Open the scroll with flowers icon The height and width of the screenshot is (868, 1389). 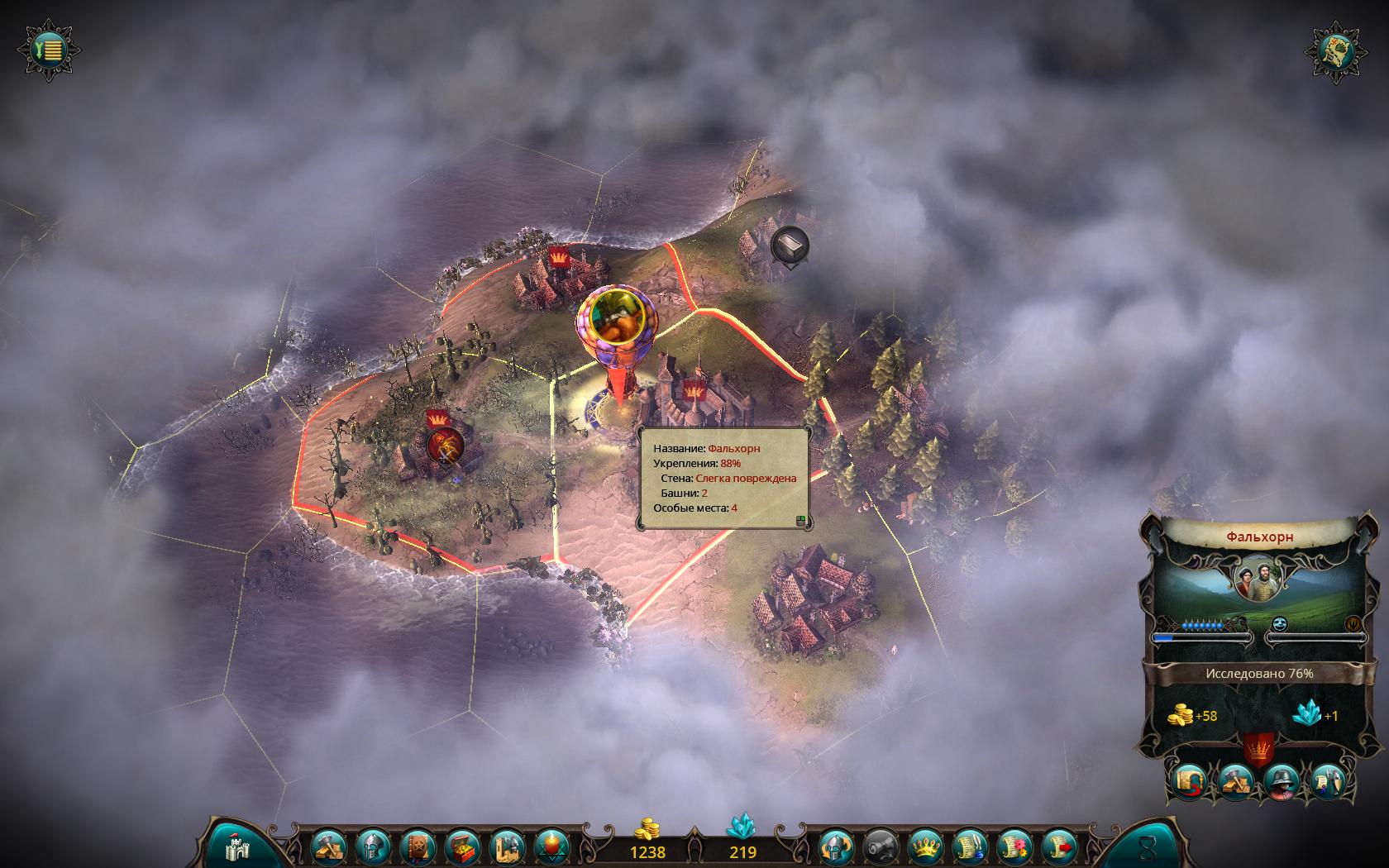point(1015,847)
